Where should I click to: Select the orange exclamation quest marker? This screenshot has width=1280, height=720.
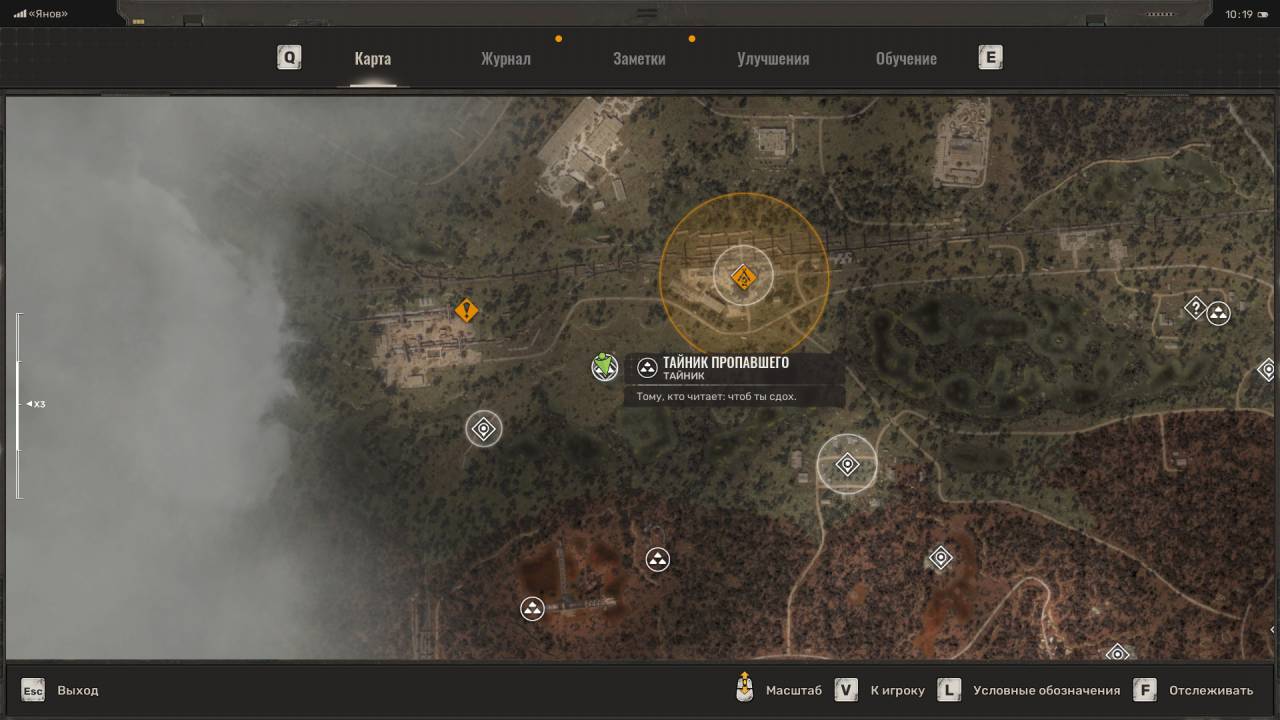[466, 310]
